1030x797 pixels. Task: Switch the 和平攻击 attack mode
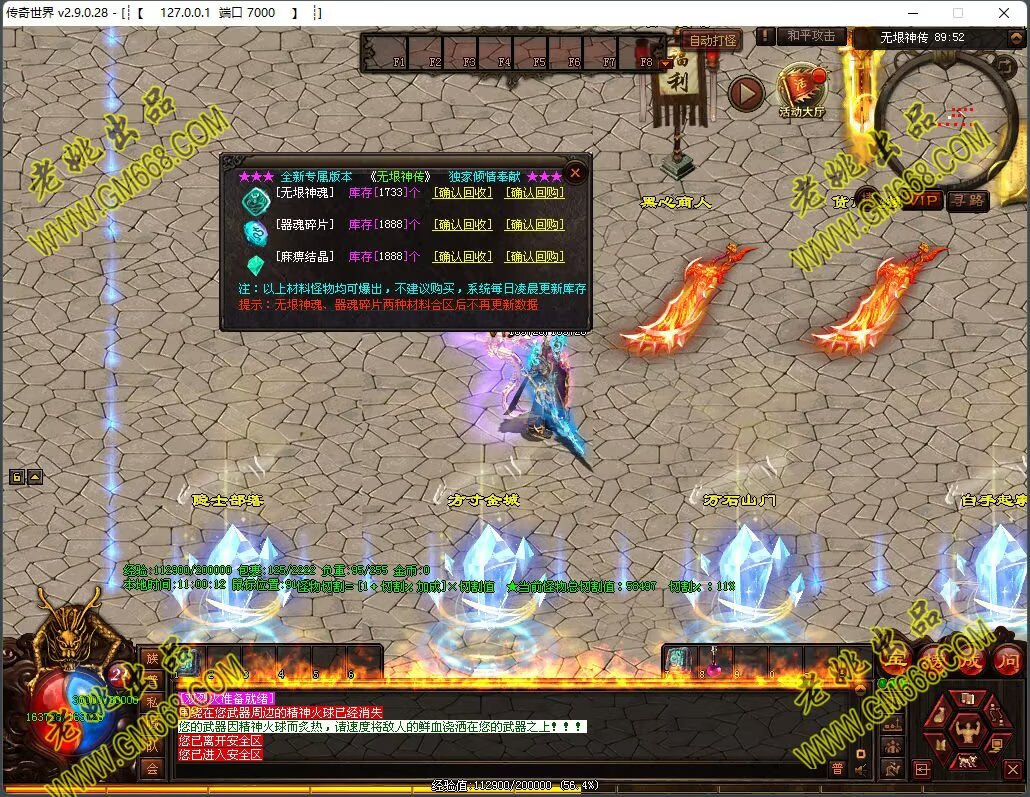(810, 36)
